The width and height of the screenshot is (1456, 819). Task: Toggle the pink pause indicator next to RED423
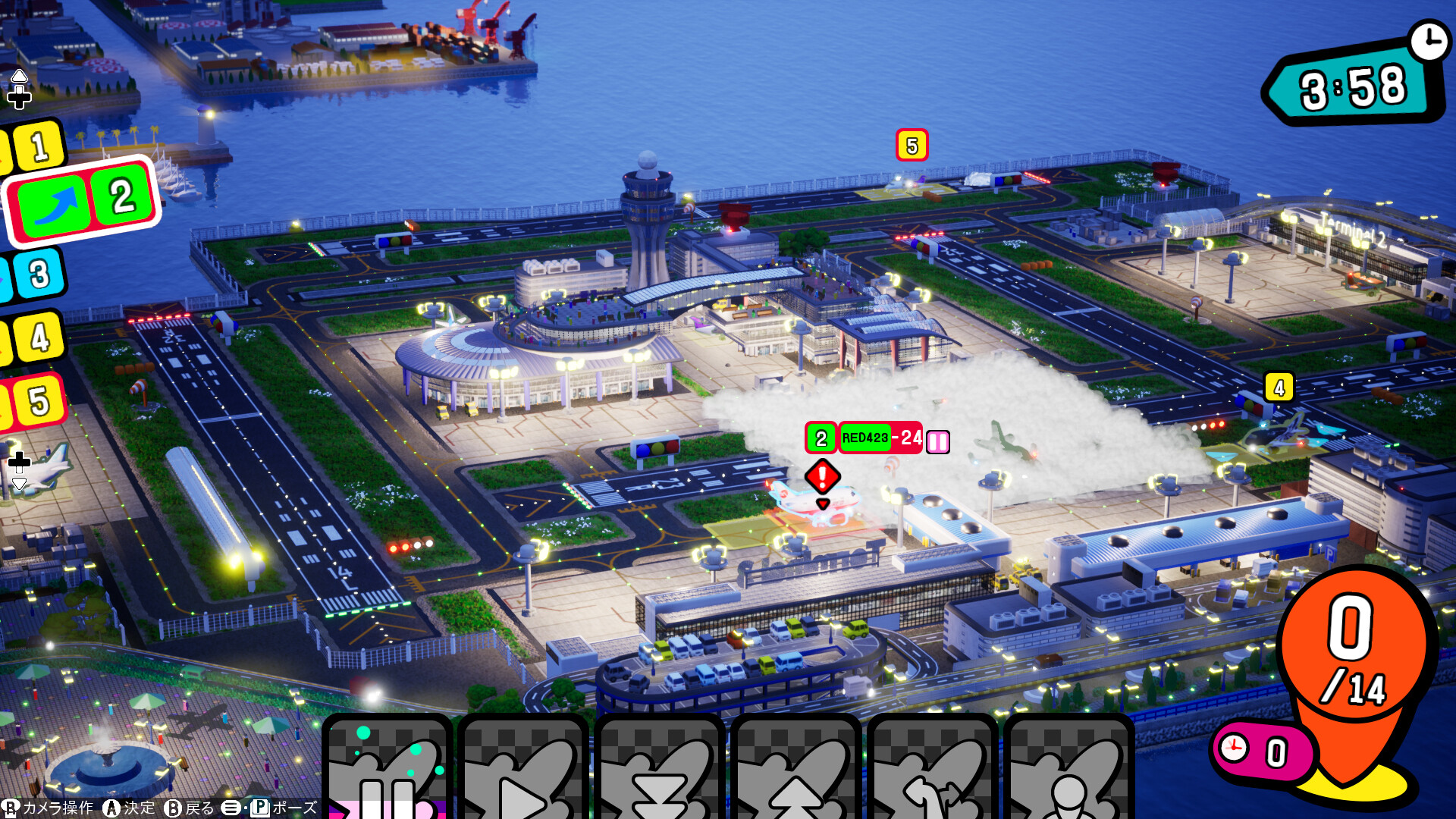[x=938, y=440]
